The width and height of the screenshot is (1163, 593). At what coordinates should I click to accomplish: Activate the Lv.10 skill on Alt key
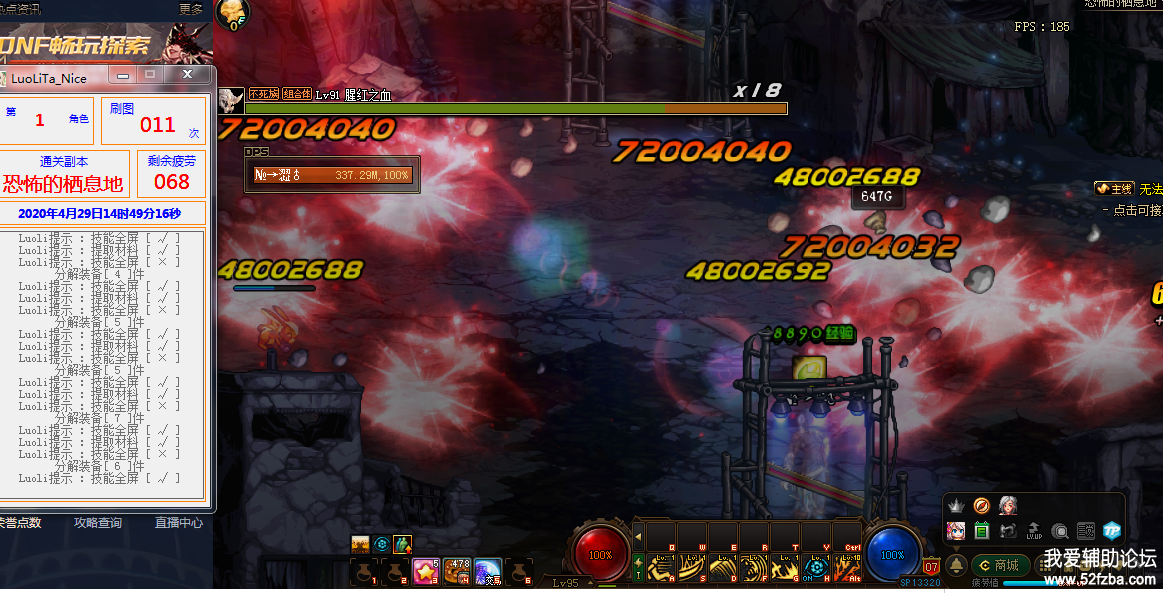pos(848,569)
